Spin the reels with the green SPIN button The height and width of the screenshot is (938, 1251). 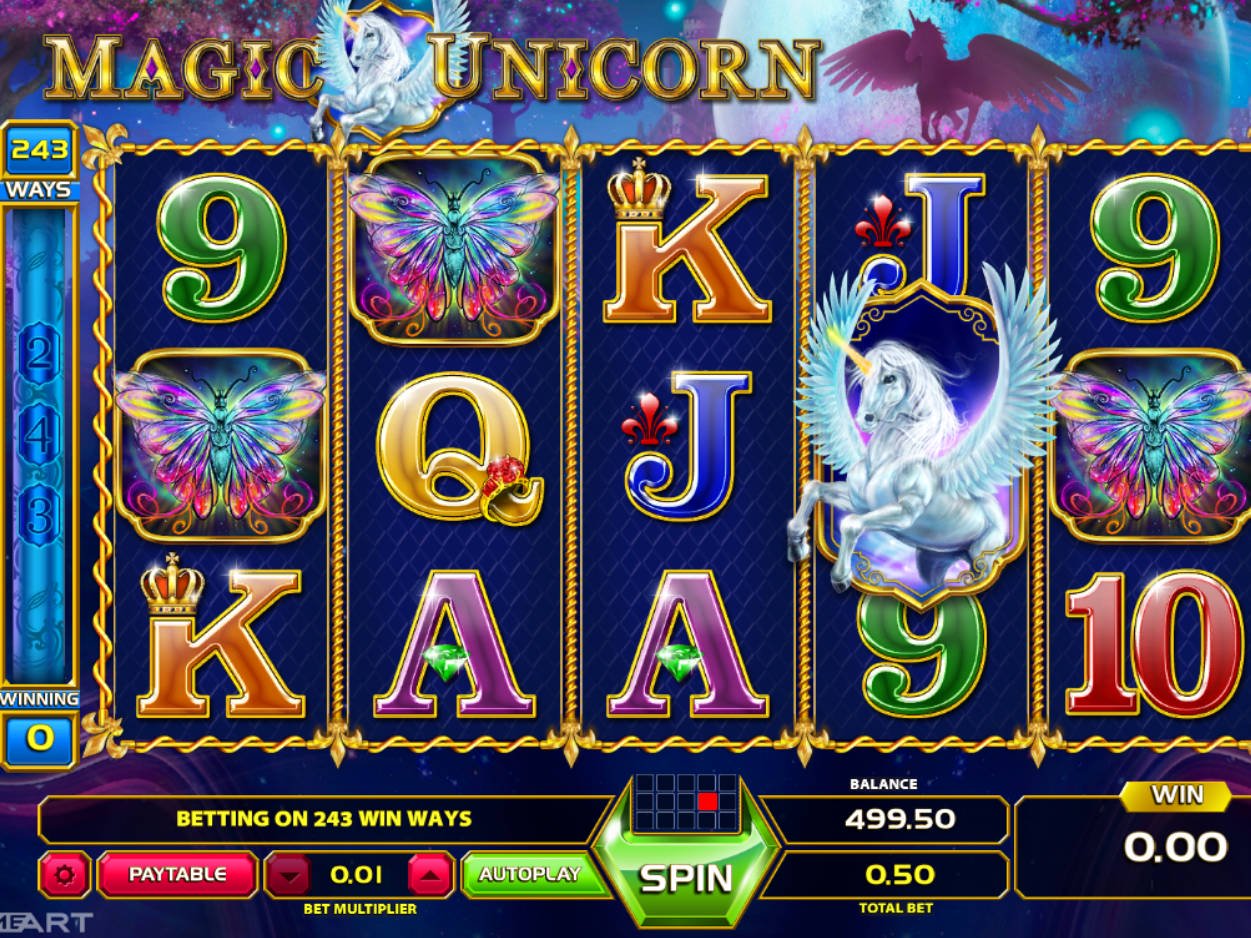[686, 877]
